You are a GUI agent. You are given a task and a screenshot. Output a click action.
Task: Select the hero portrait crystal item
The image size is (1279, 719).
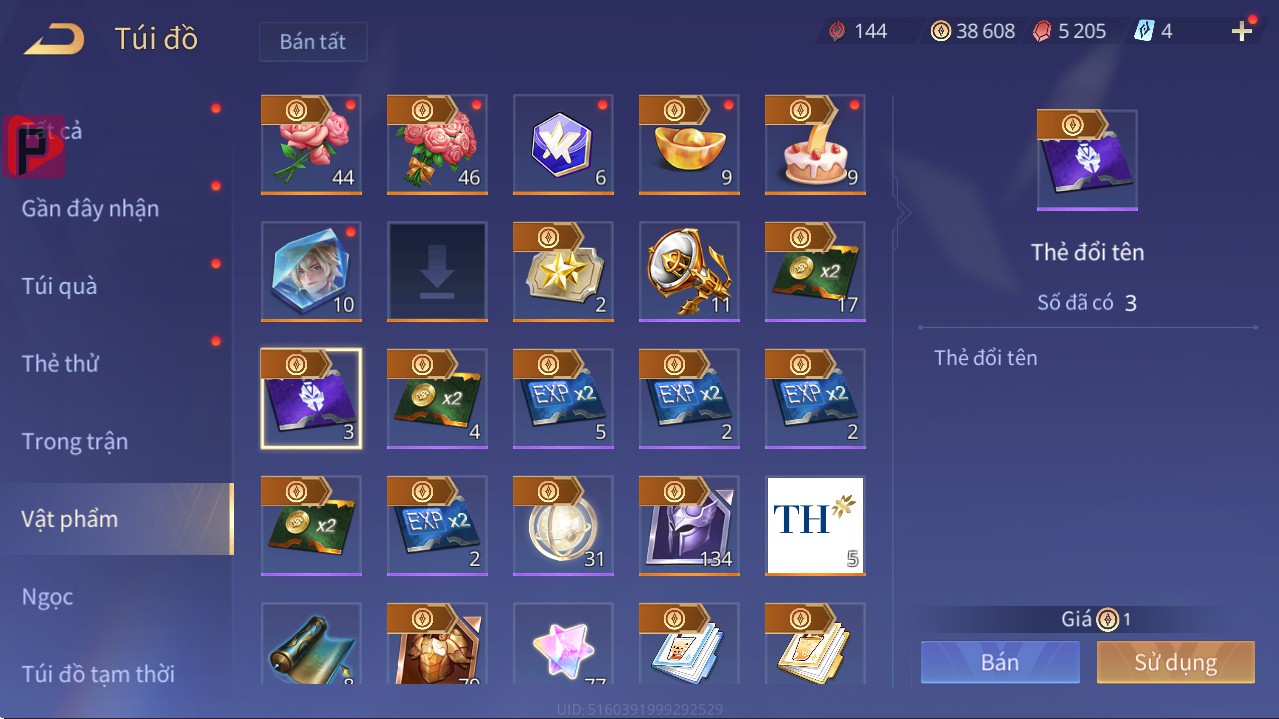coord(311,272)
